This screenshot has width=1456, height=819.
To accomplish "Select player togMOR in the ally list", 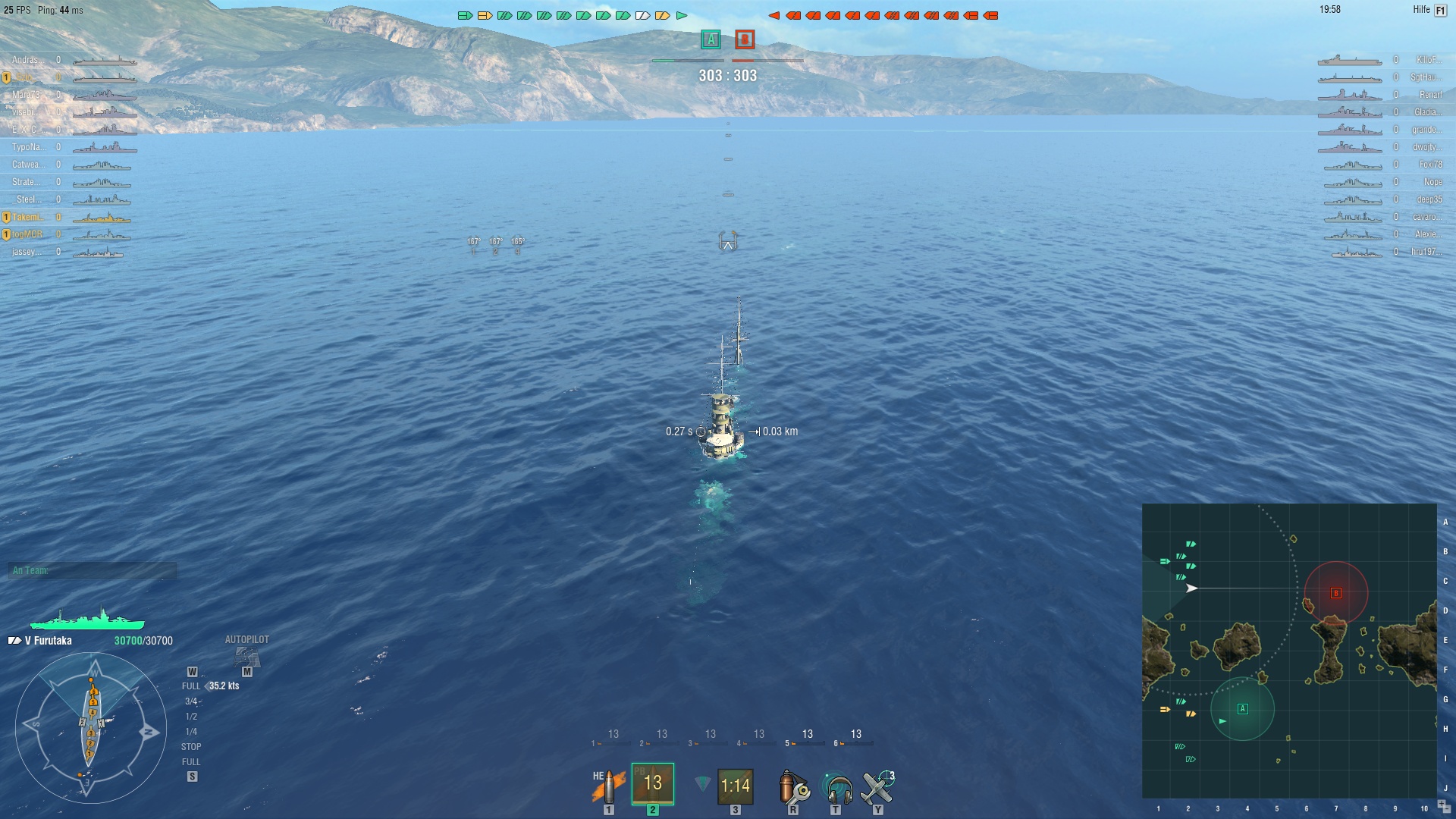I will click(x=27, y=234).
